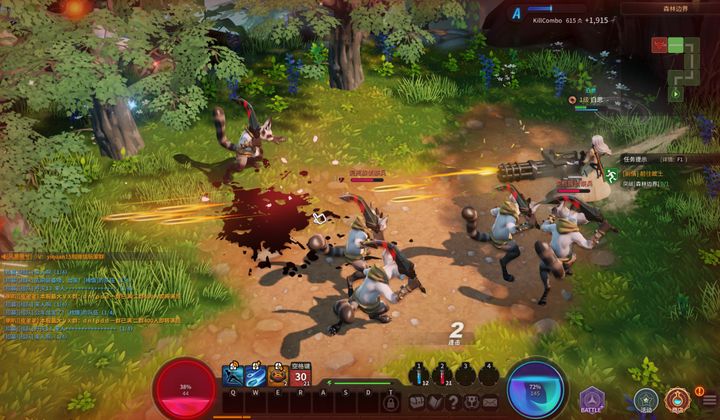Open the trophy icon in the bottom menu
This screenshot has height=420, width=720.
click(x=473, y=401)
